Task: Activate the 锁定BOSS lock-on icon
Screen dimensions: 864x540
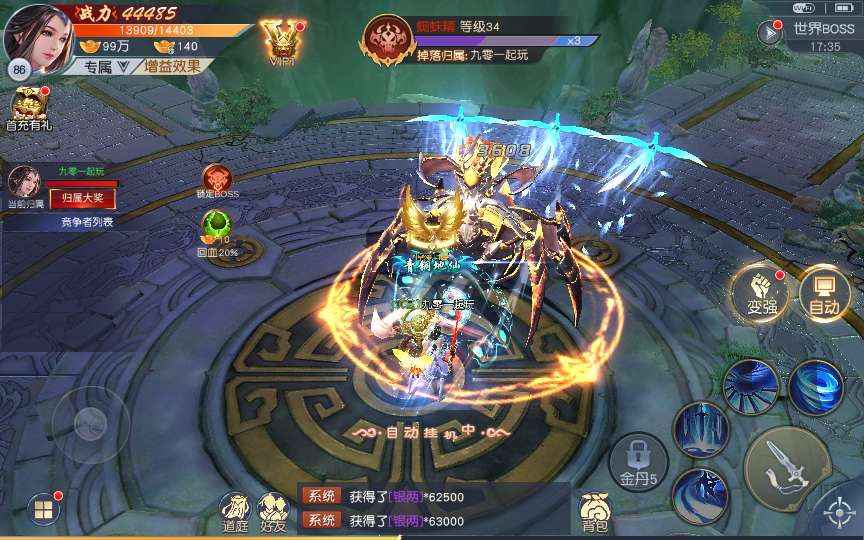Action: click(217, 181)
